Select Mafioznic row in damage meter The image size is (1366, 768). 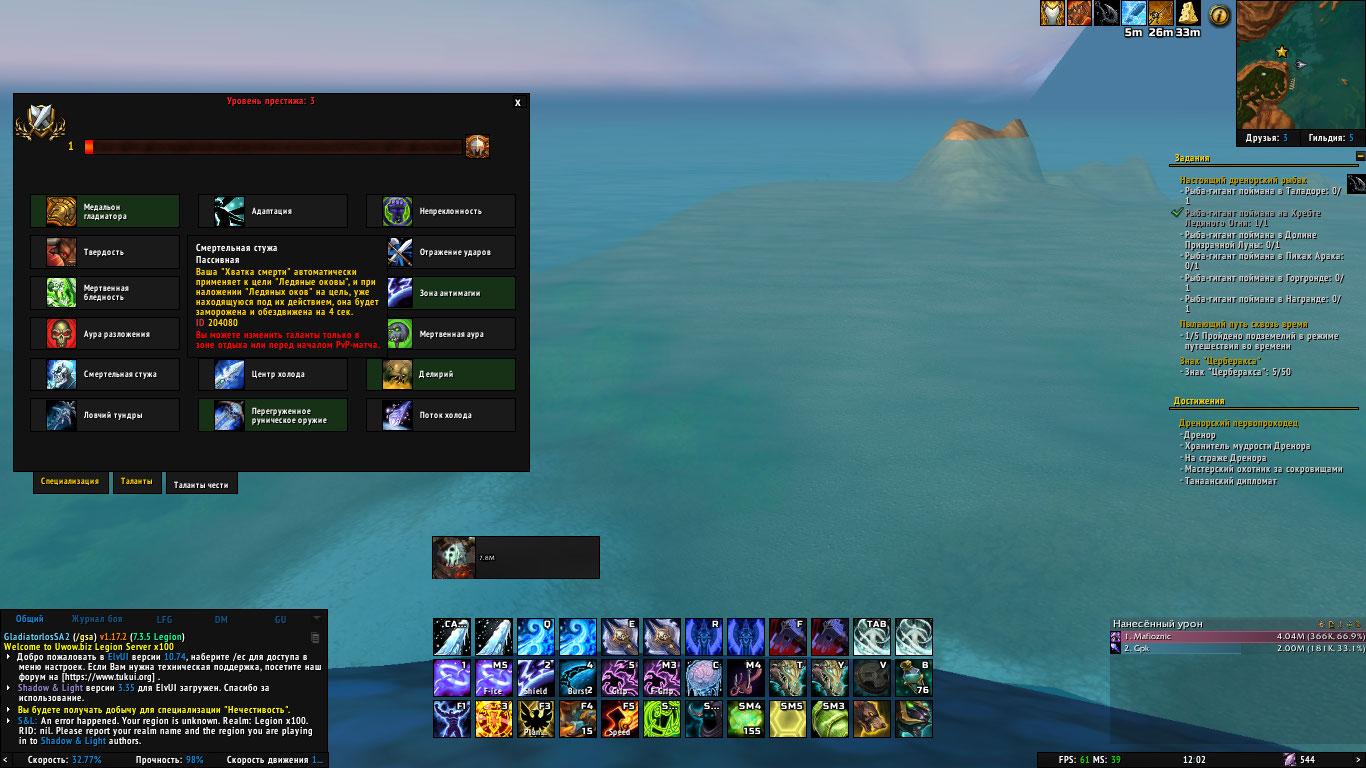(x=1238, y=636)
